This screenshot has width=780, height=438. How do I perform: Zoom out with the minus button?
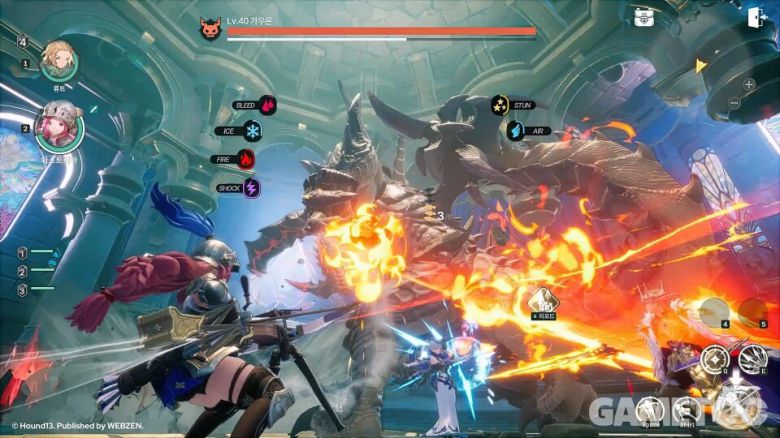coord(734,103)
